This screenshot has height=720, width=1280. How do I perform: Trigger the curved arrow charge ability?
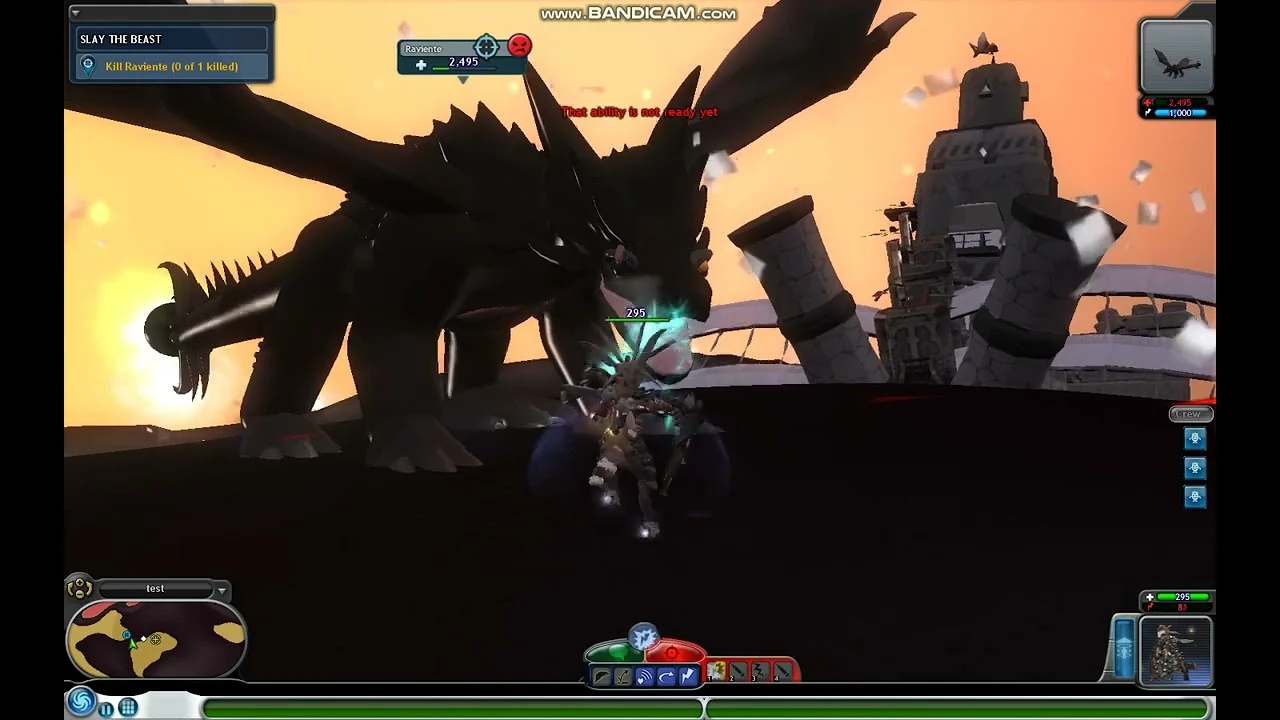point(666,674)
